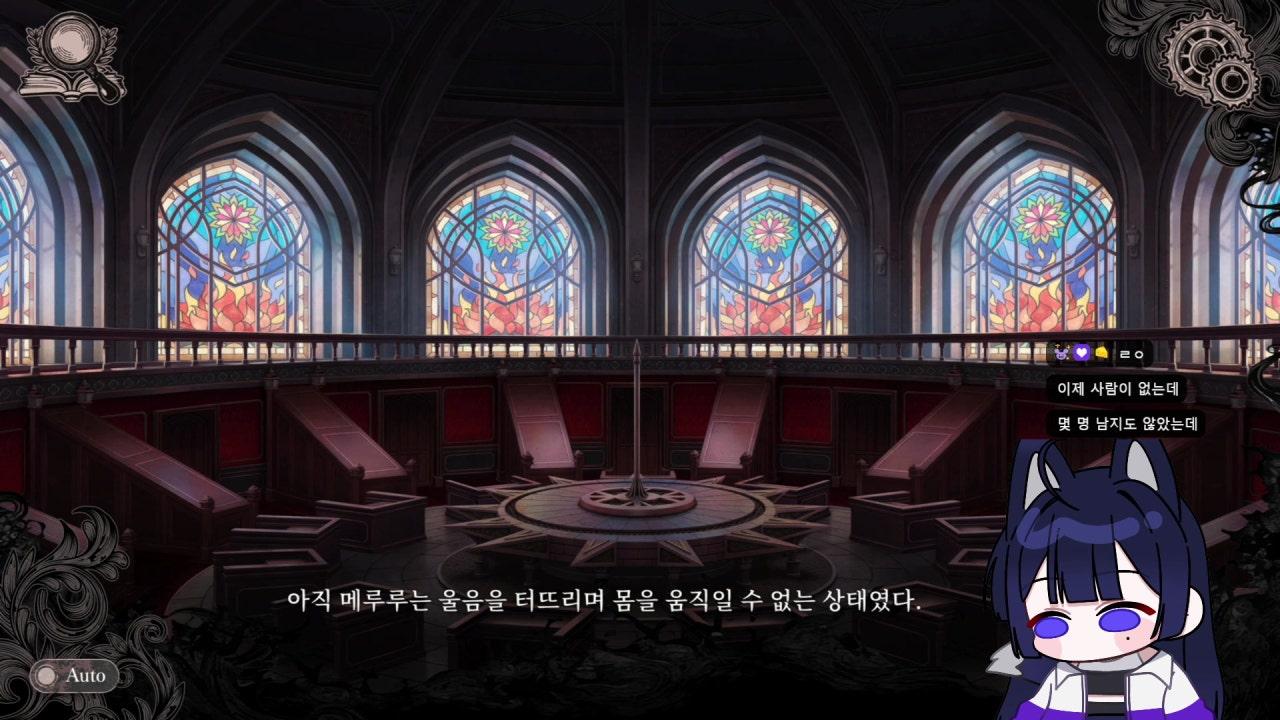The width and height of the screenshot is (1280, 720).
Task: Click the circular indicator inside the Auto button
Action: [44, 676]
